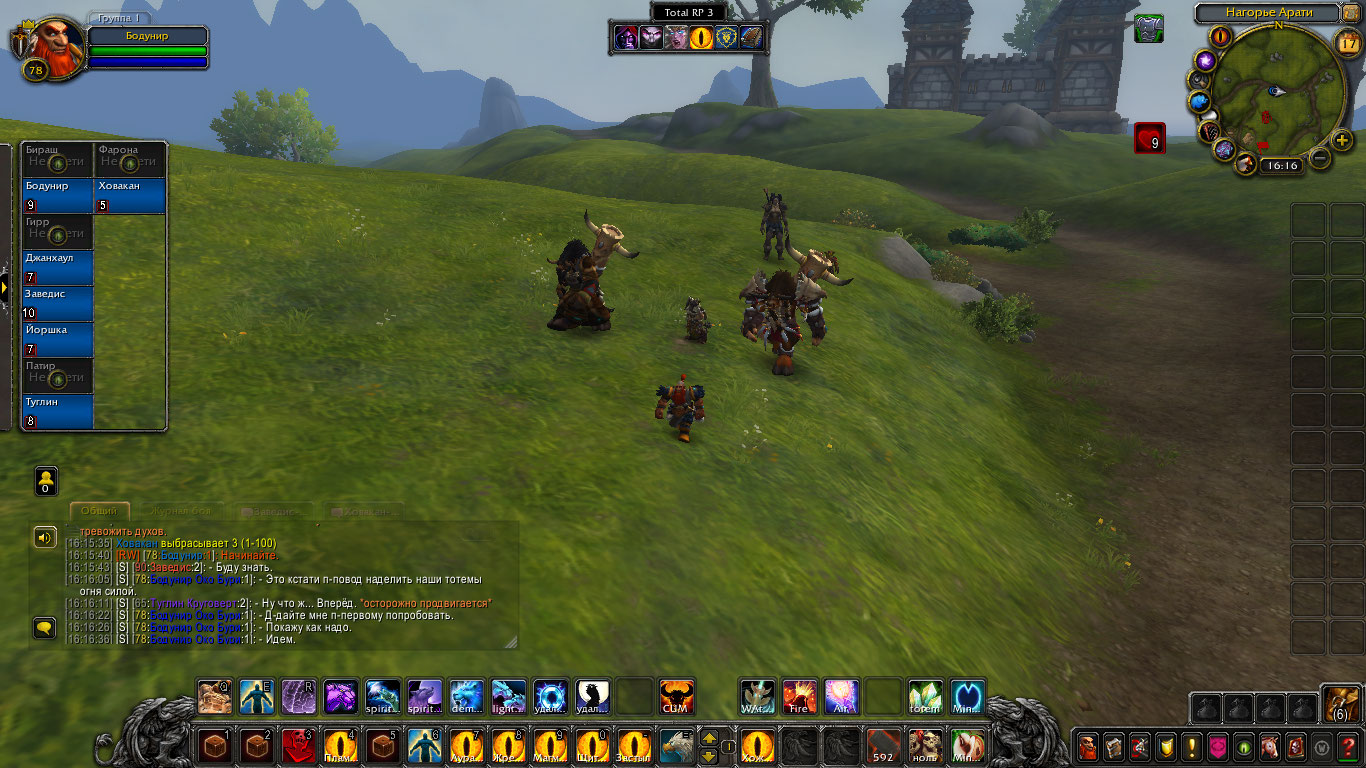Open the red question mark help menu
1366x768 pixels.
click(1349, 746)
